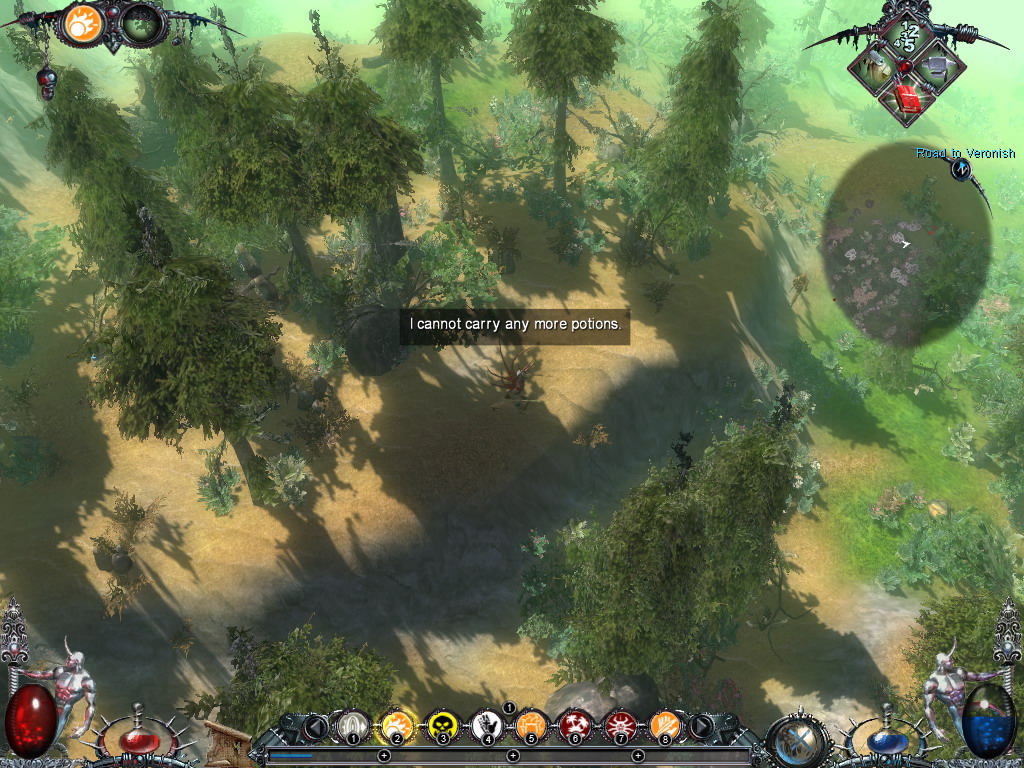Activate the yellow fireball skill in slot 2
This screenshot has height=768, width=1024.
(x=397, y=725)
